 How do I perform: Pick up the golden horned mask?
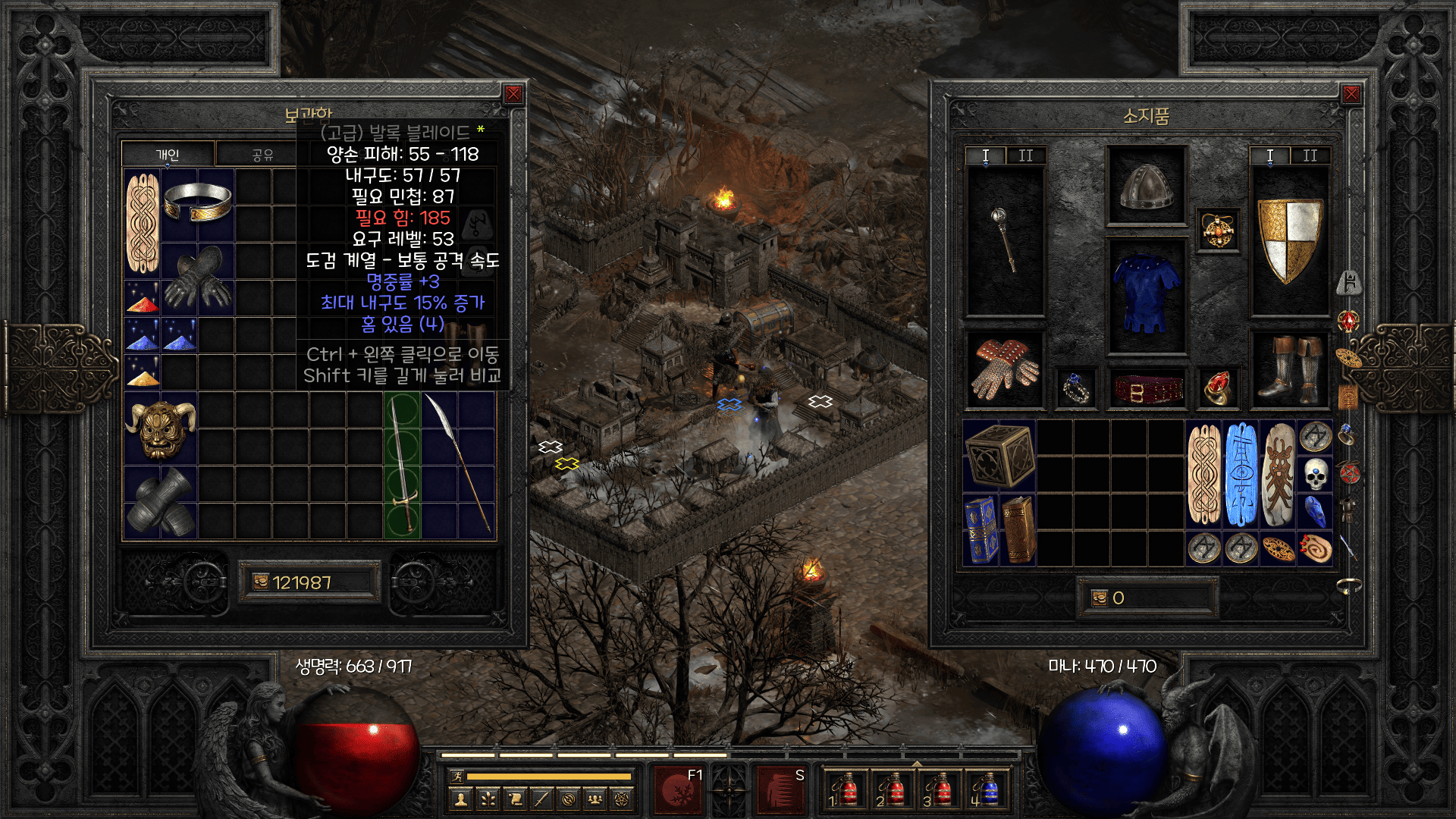160,428
